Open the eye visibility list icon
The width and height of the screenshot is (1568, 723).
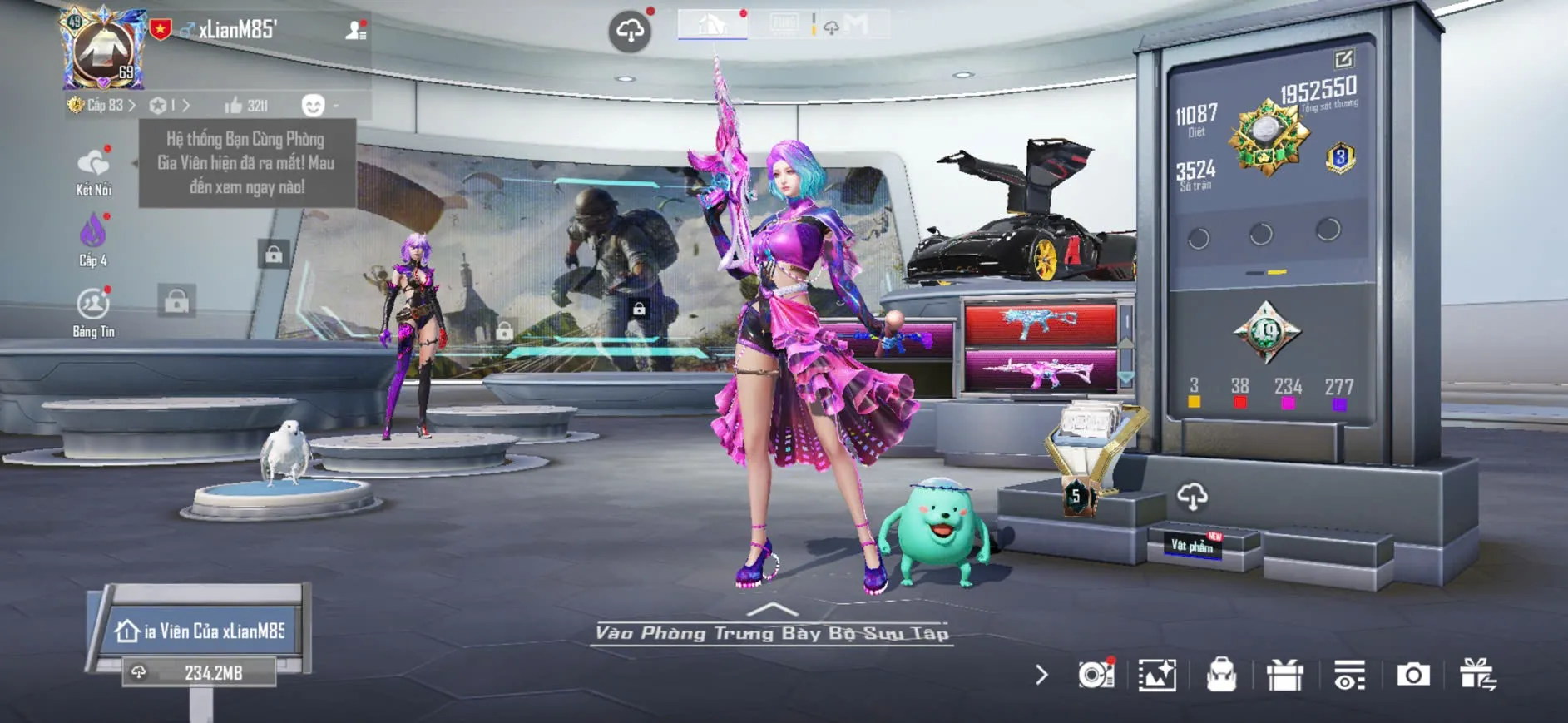[1349, 675]
